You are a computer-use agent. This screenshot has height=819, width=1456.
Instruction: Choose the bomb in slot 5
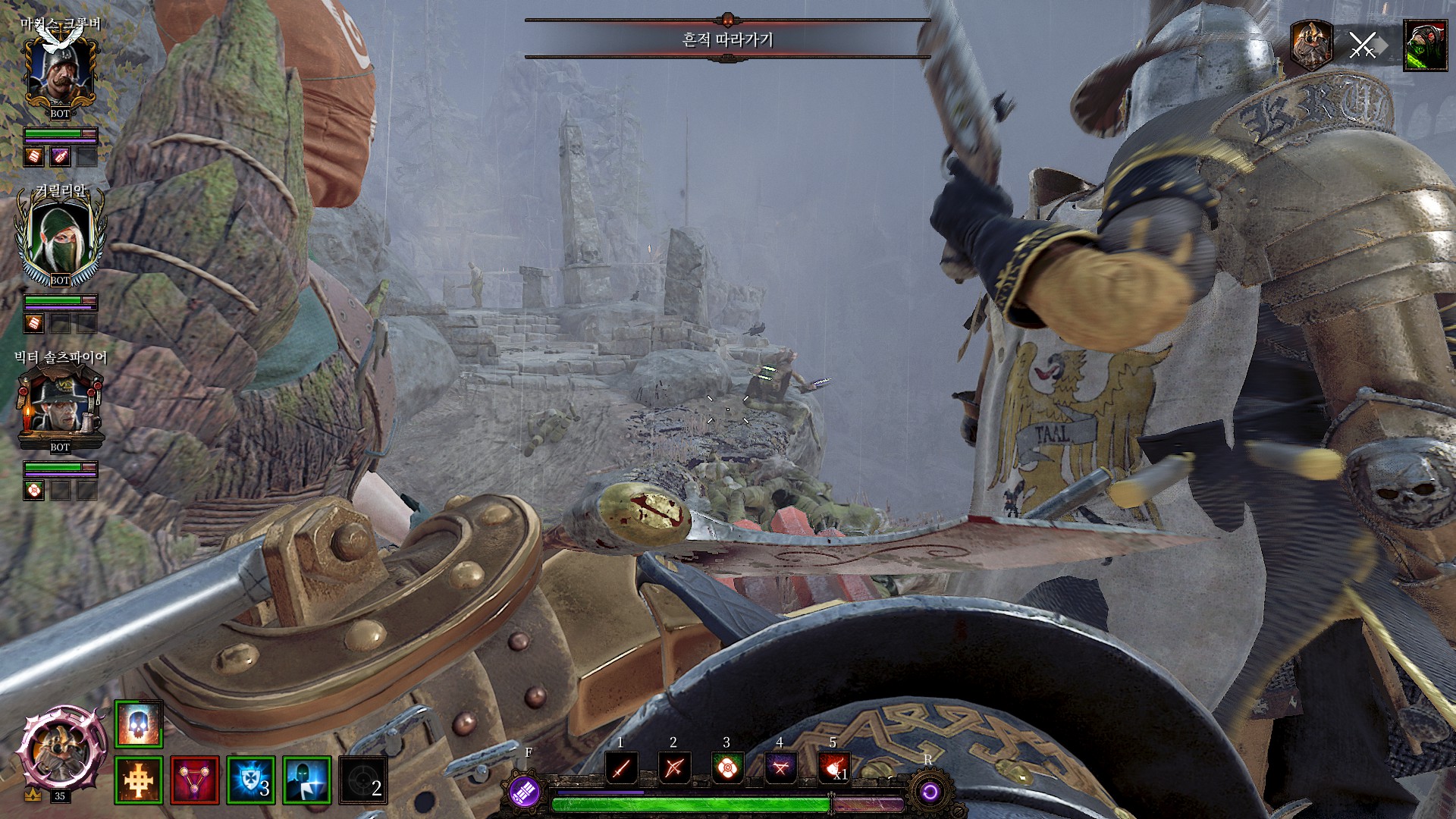click(x=833, y=768)
